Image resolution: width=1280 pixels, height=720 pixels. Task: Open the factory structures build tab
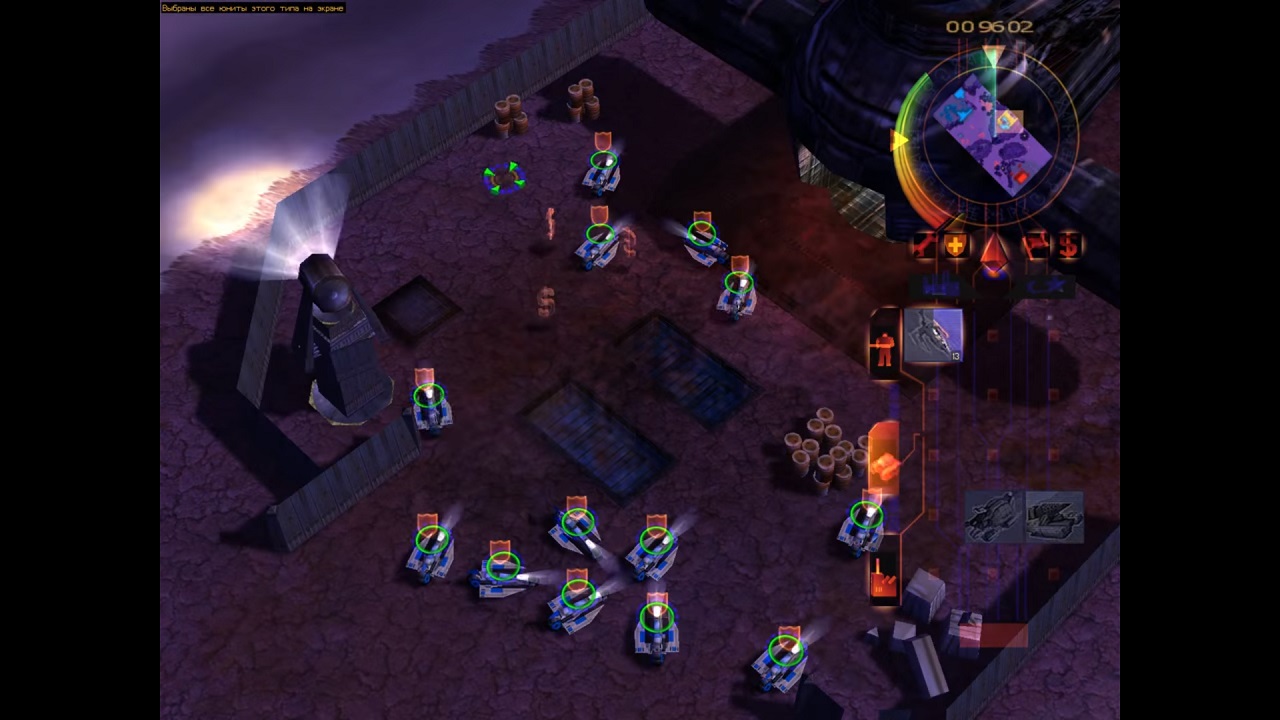tap(884, 578)
